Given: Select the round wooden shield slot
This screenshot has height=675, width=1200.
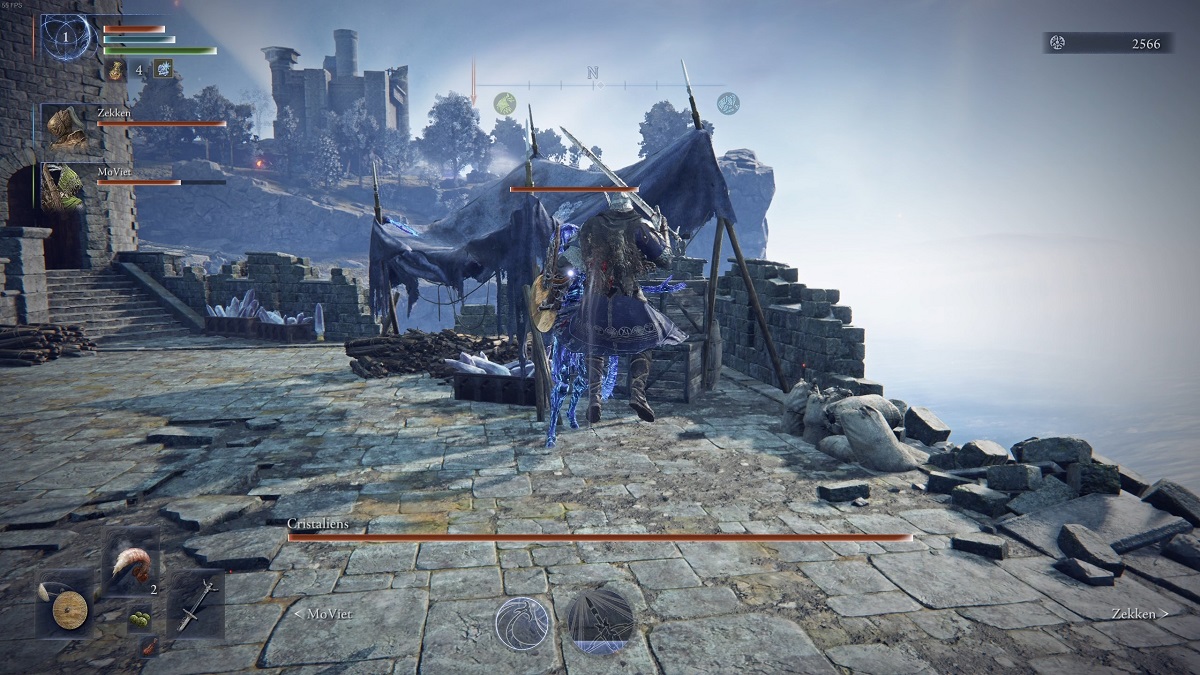Looking at the screenshot, I should (68, 608).
